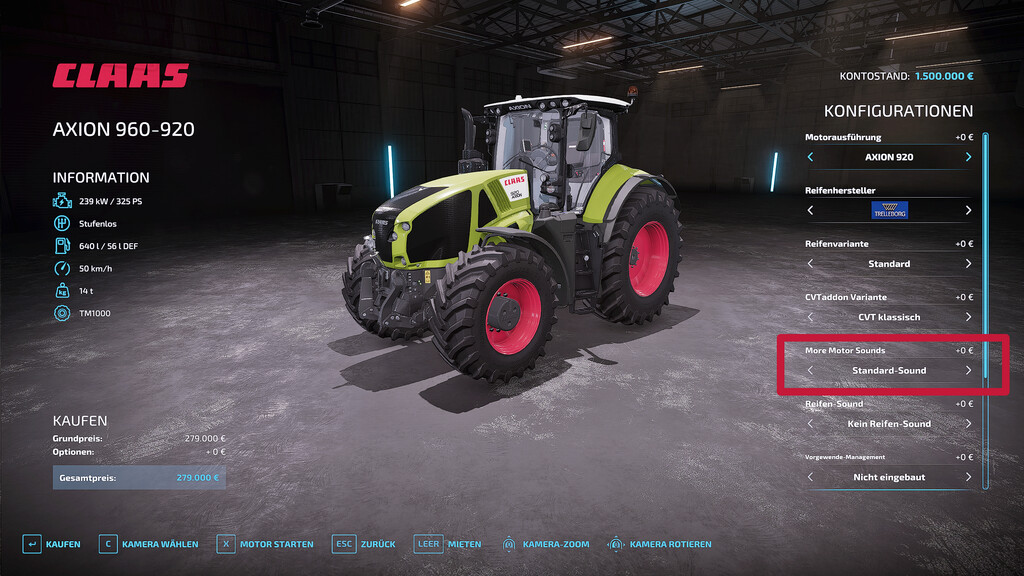Change Reifen-Sound to next option
The width and height of the screenshot is (1024, 576).
pos(968,424)
